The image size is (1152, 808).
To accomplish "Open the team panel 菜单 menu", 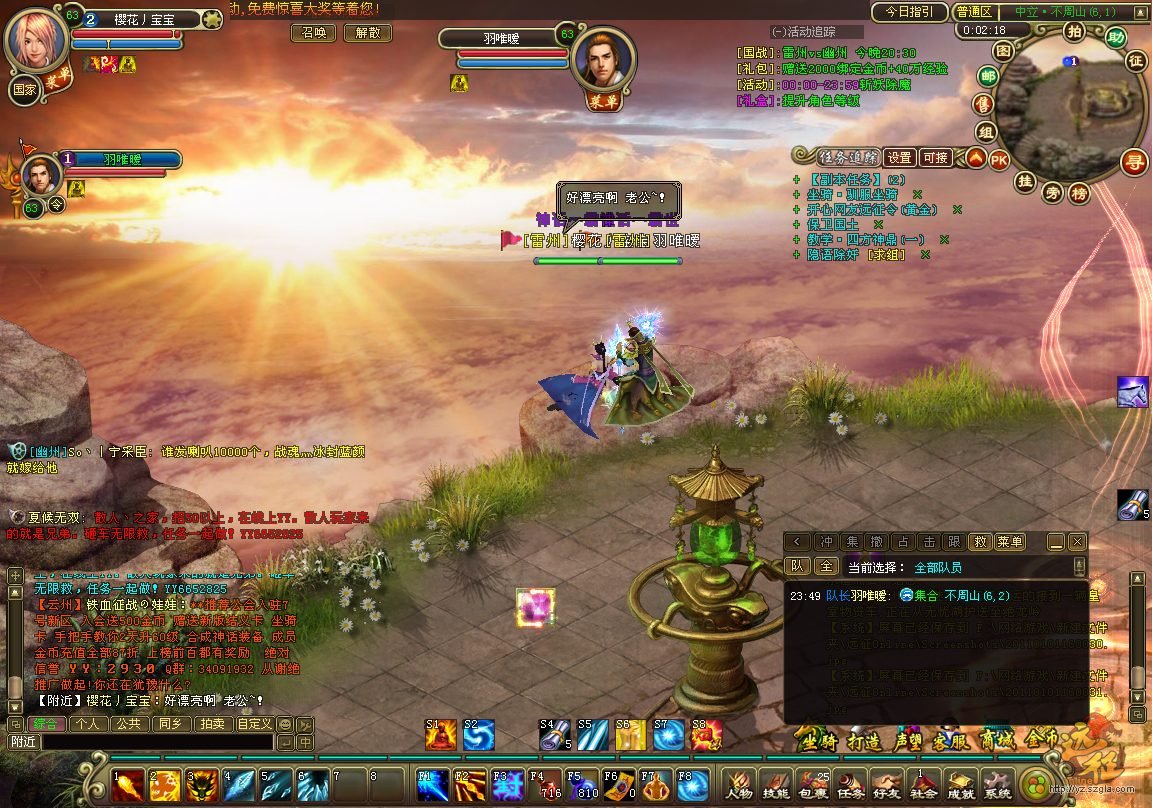I will [x=1010, y=542].
